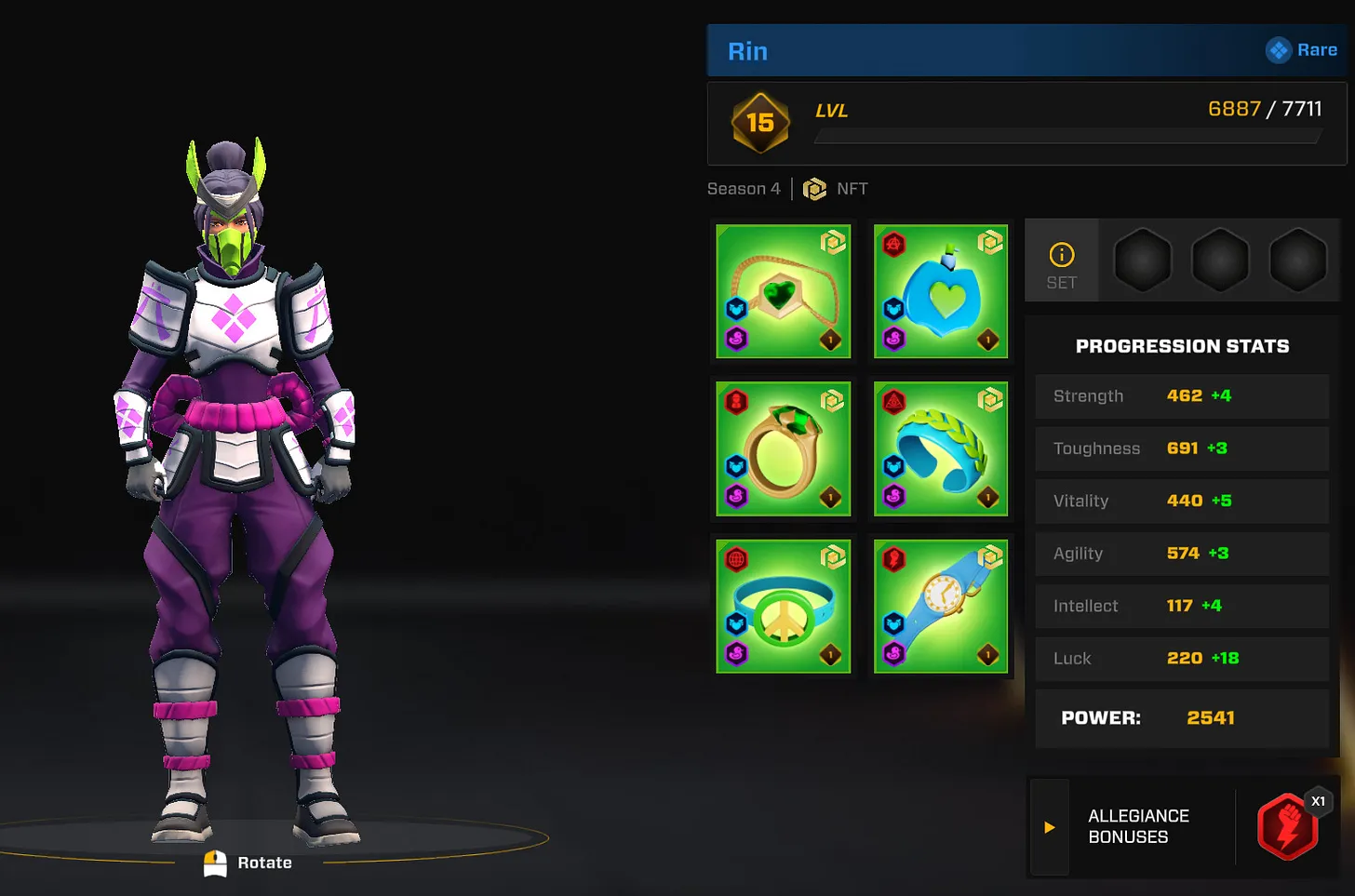Select the blue leaf bracelet slot
This screenshot has height=896, width=1355.
[940, 448]
